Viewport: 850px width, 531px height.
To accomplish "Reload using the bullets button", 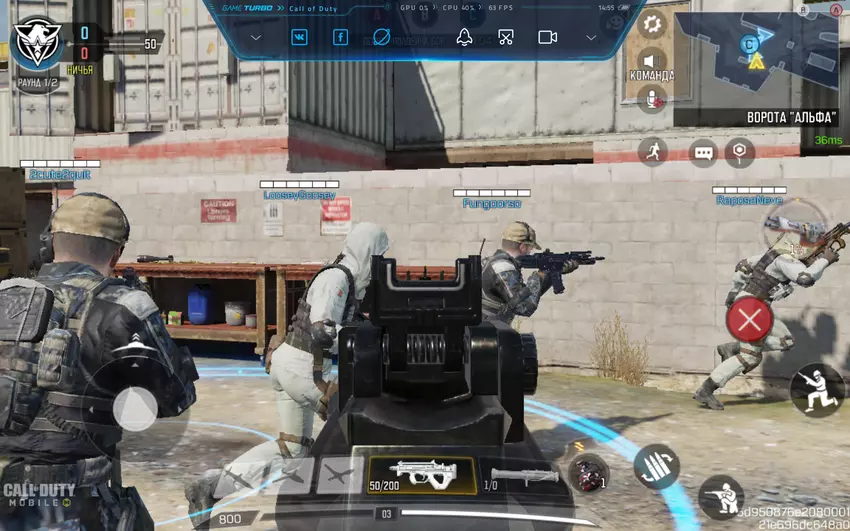I will coord(656,466).
